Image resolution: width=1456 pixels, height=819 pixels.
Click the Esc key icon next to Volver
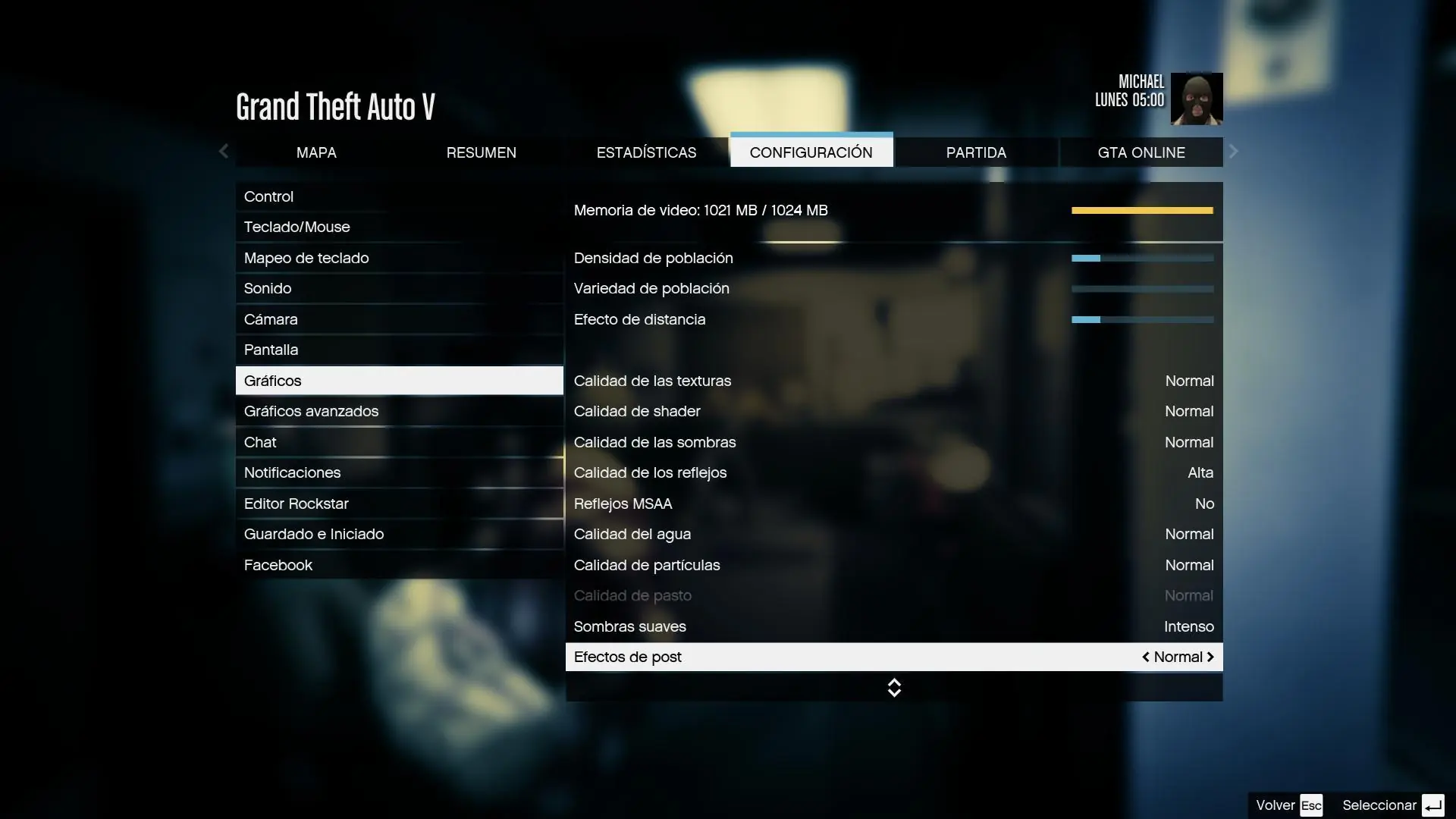1313,805
